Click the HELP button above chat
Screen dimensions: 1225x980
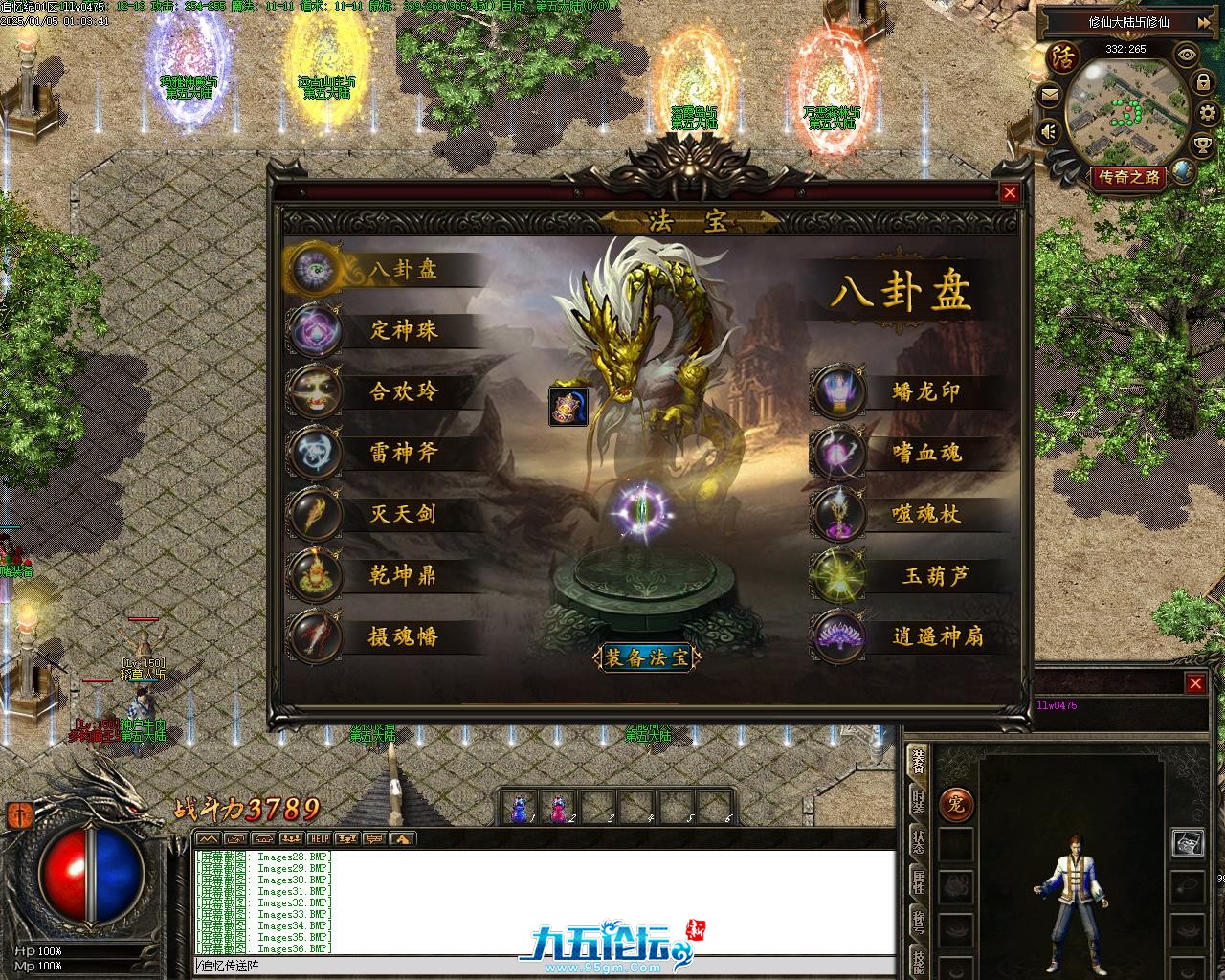(319, 838)
